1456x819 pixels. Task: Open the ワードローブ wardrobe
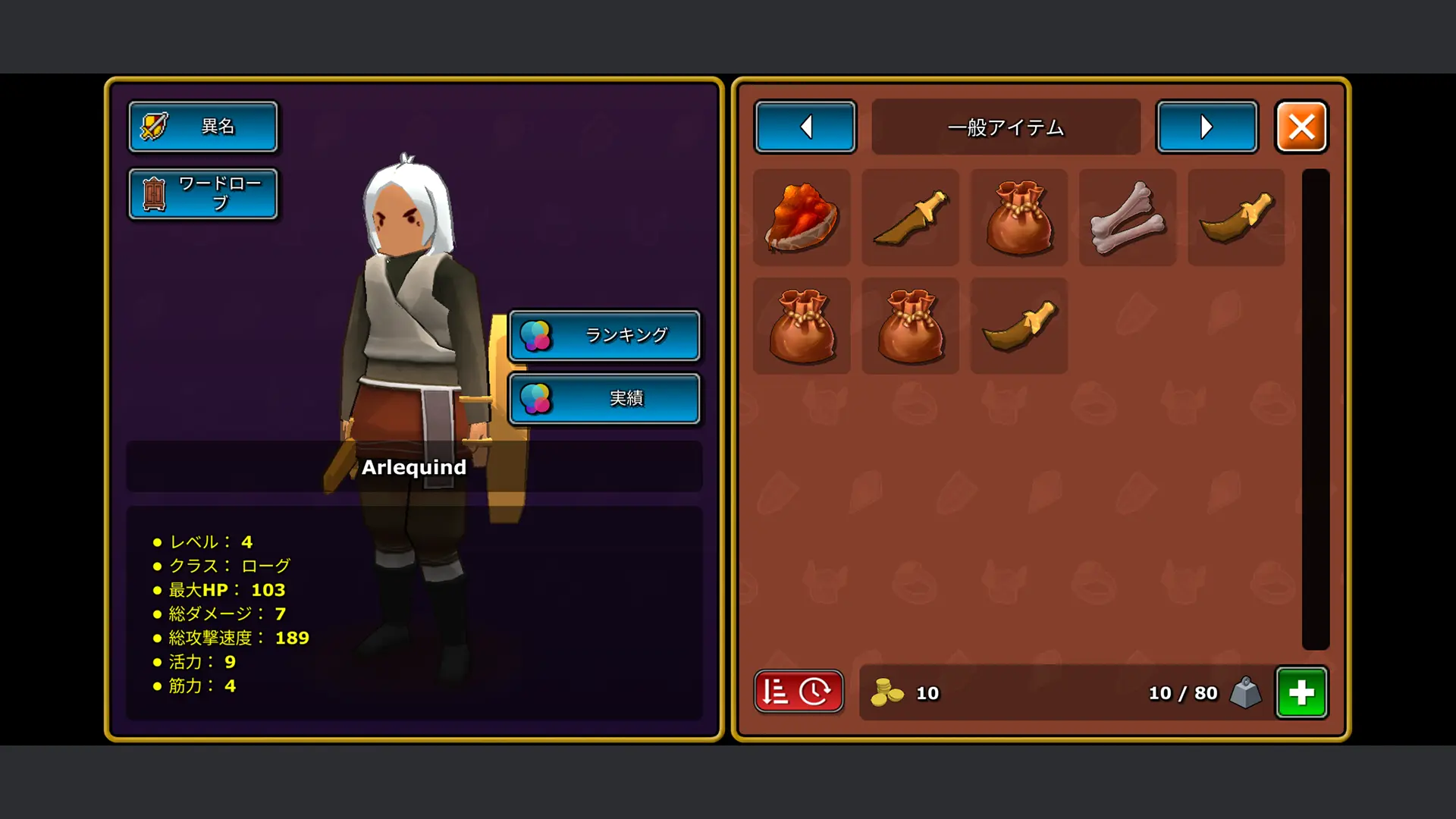coord(202,194)
